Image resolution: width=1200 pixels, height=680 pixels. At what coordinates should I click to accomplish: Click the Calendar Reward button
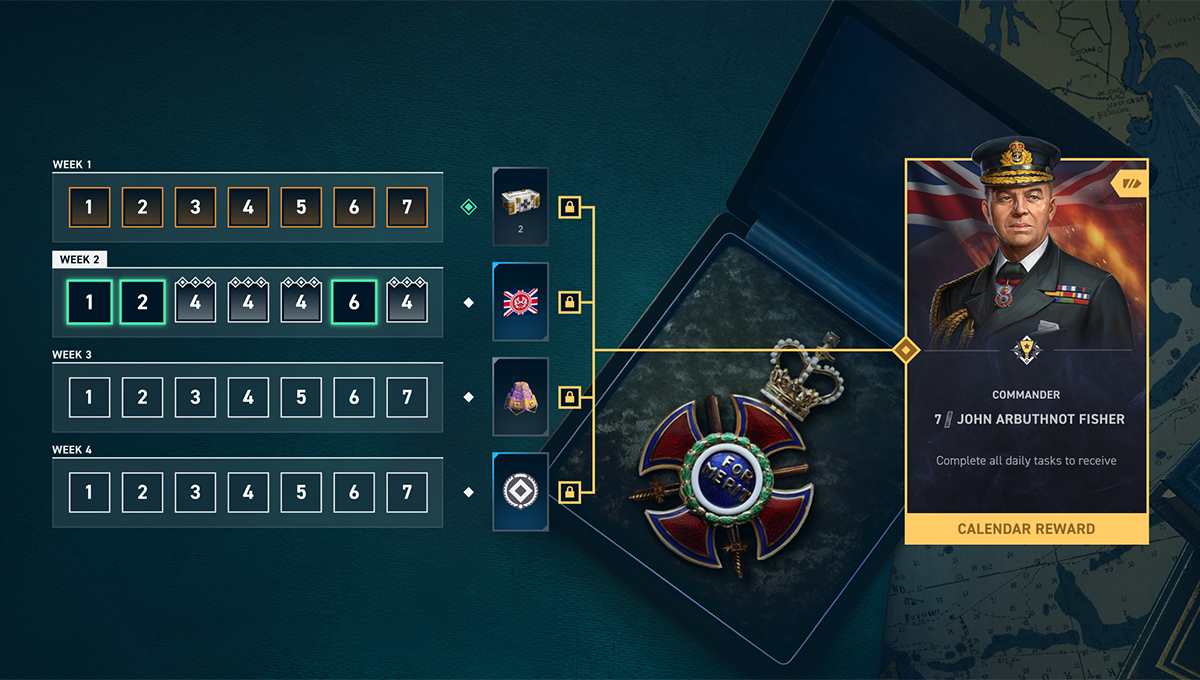pyautogui.click(x=1026, y=529)
